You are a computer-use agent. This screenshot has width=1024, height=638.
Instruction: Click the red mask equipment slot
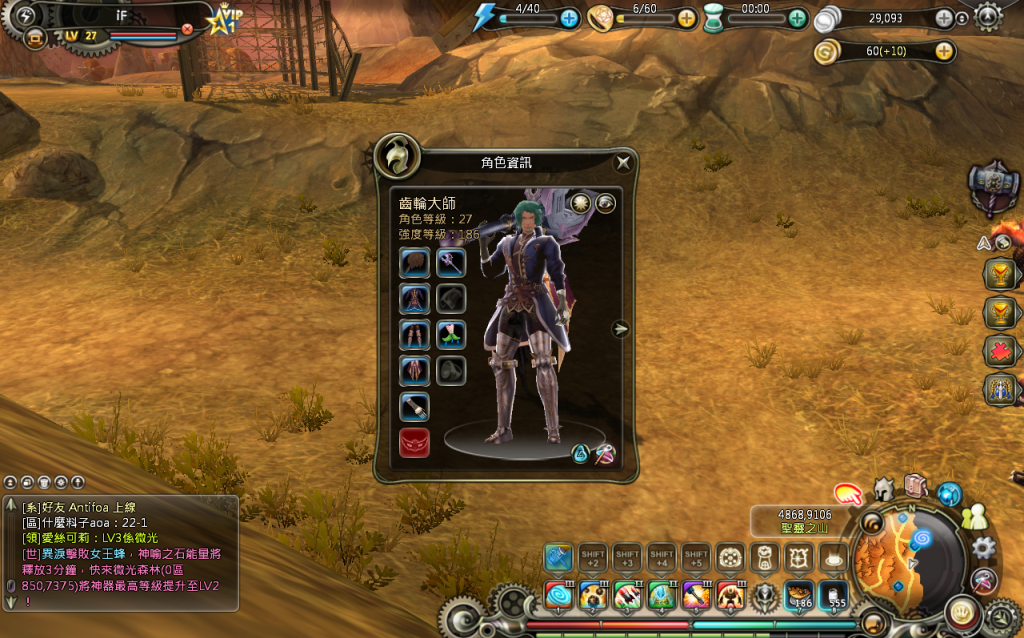click(x=415, y=442)
